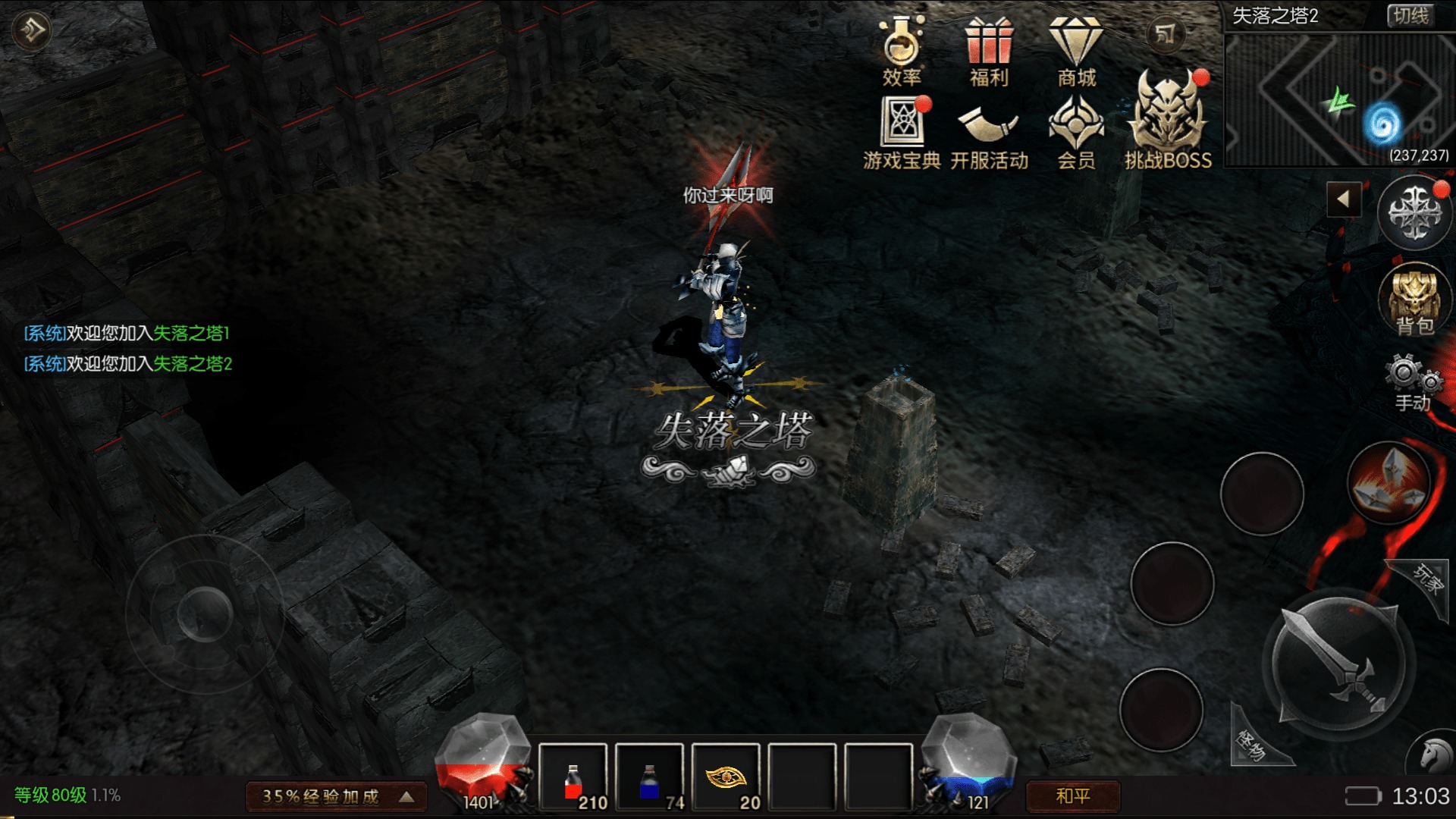Image resolution: width=1456 pixels, height=819 pixels.
Task: Expand the 35%经验加成 experience bonus panel
Action: pos(337,796)
